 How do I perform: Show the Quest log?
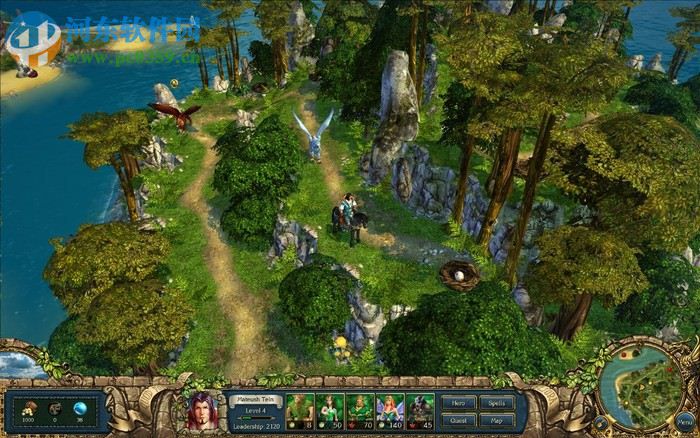click(x=459, y=420)
